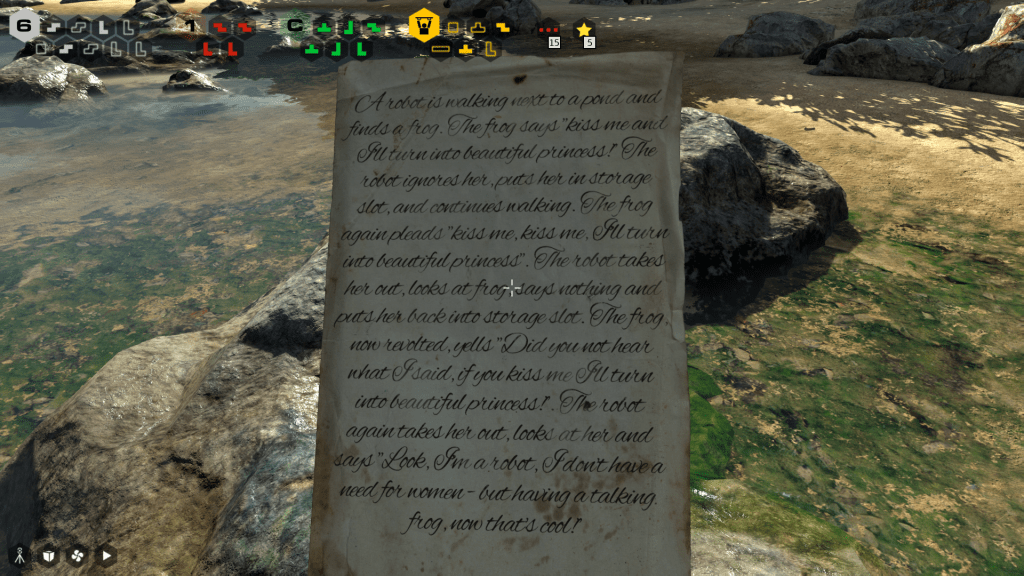Choose the white cube item icon
1024x576 pixels.
(48, 555)
